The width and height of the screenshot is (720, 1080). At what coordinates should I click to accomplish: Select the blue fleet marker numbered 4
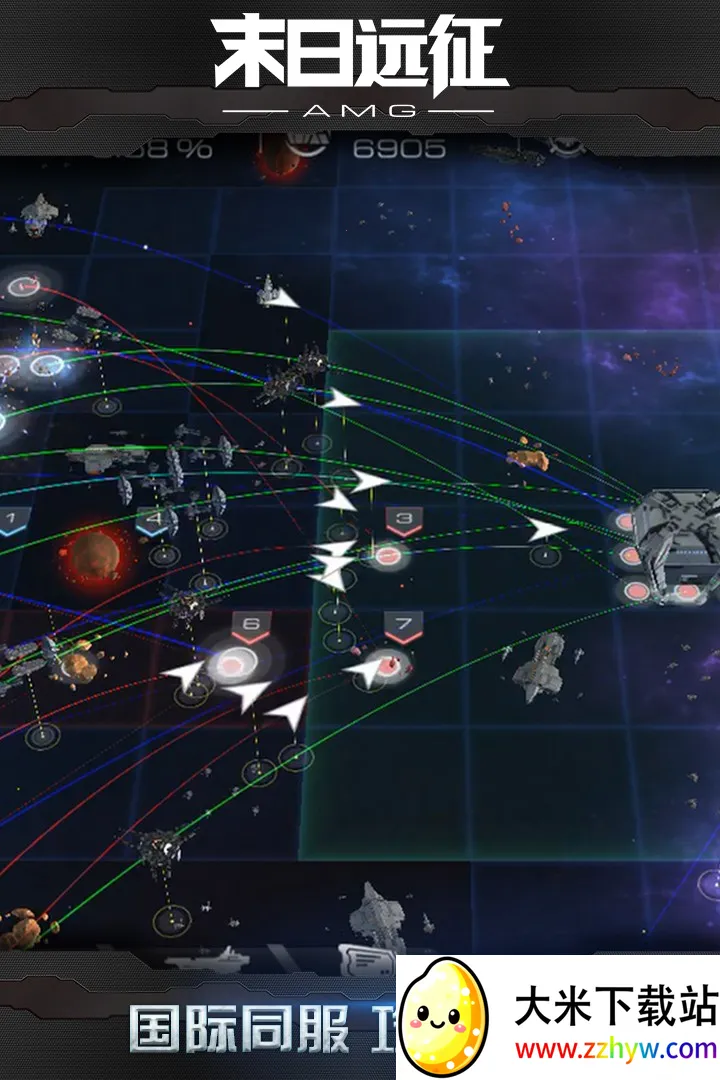(154, 520)
